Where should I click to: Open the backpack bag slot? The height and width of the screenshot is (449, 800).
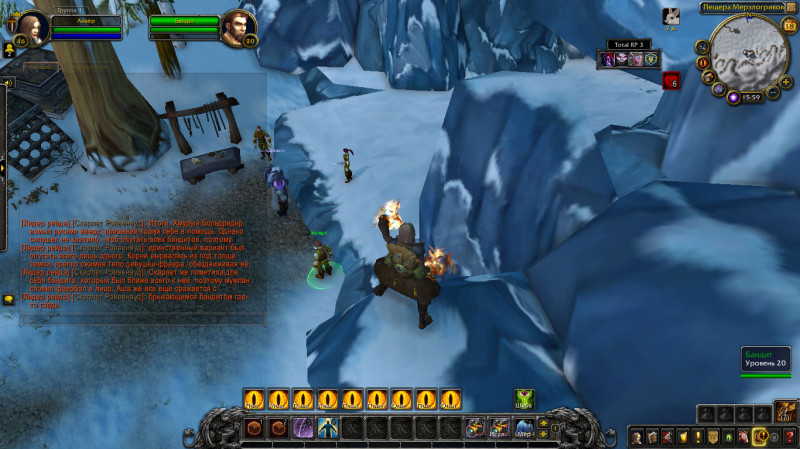point(784,412)
